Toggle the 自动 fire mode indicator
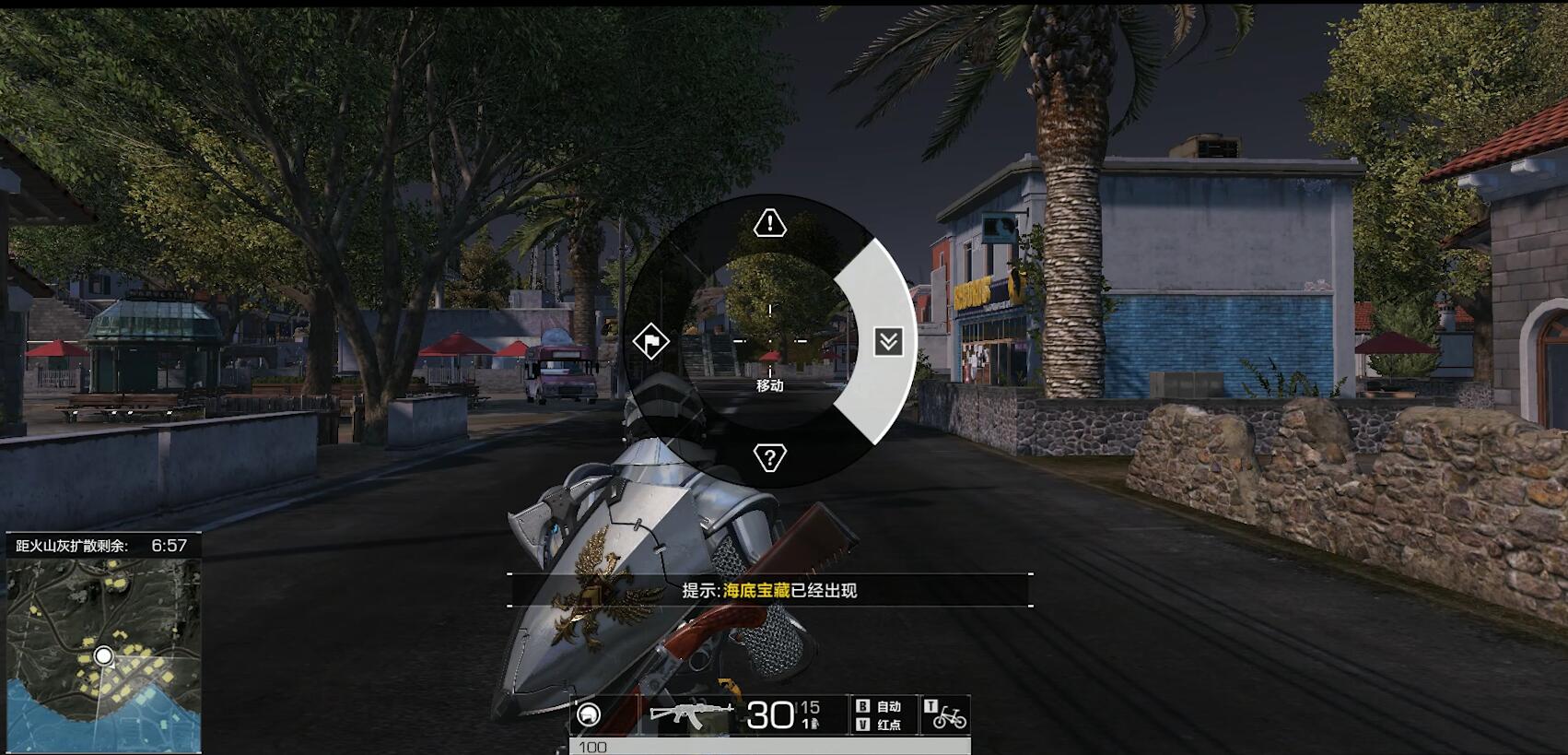 880,706
